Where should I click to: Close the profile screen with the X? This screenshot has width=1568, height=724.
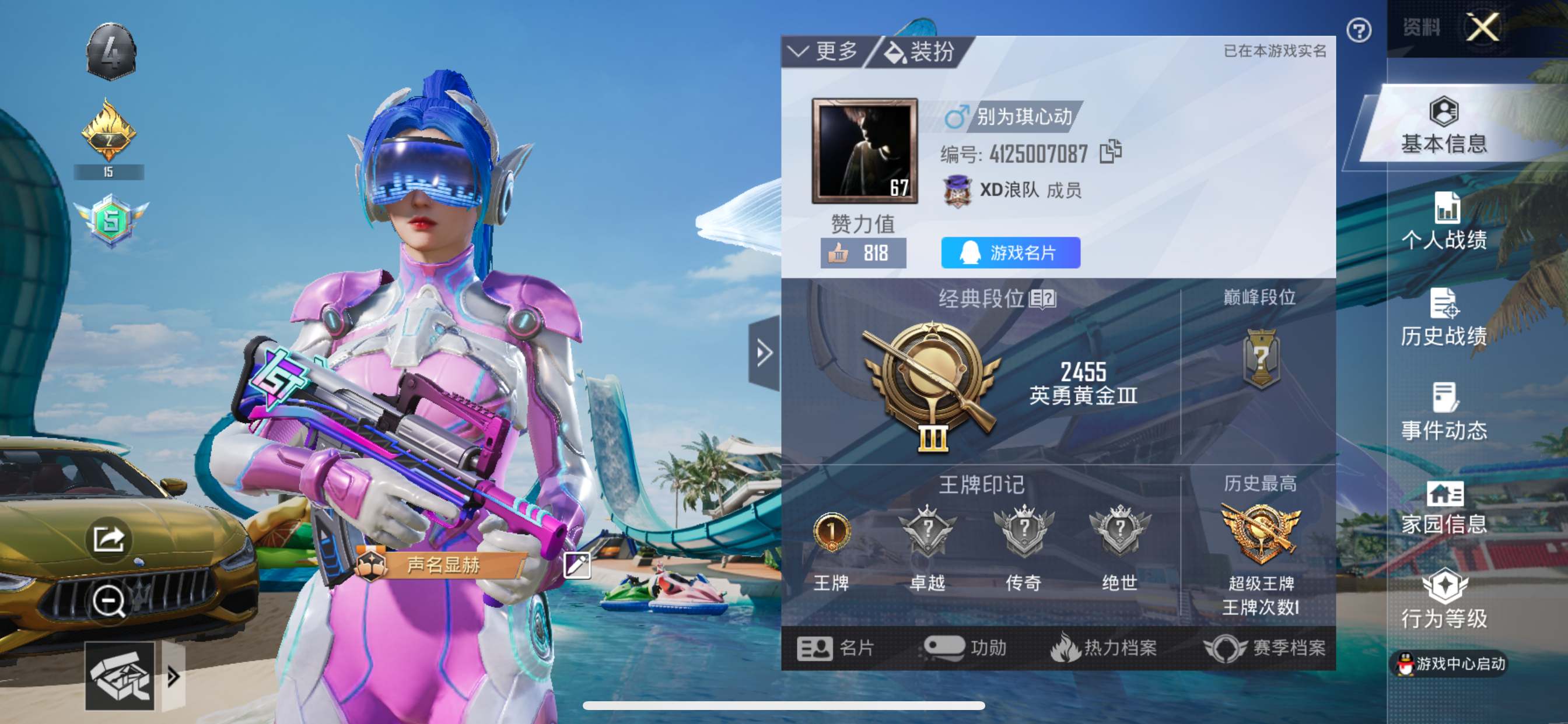coord(1482,27)
